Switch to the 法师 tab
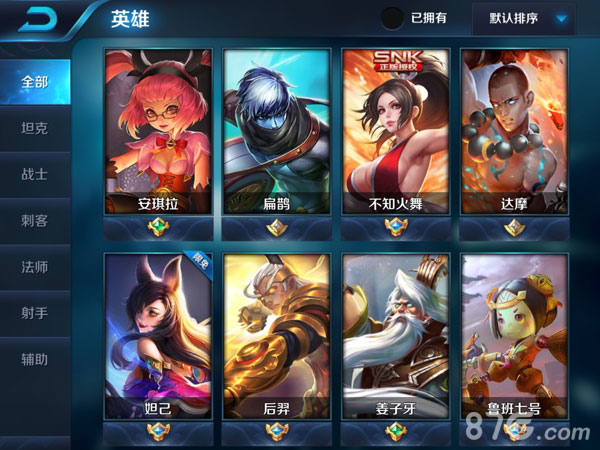 pyautogui.click(x=35, y=267)
